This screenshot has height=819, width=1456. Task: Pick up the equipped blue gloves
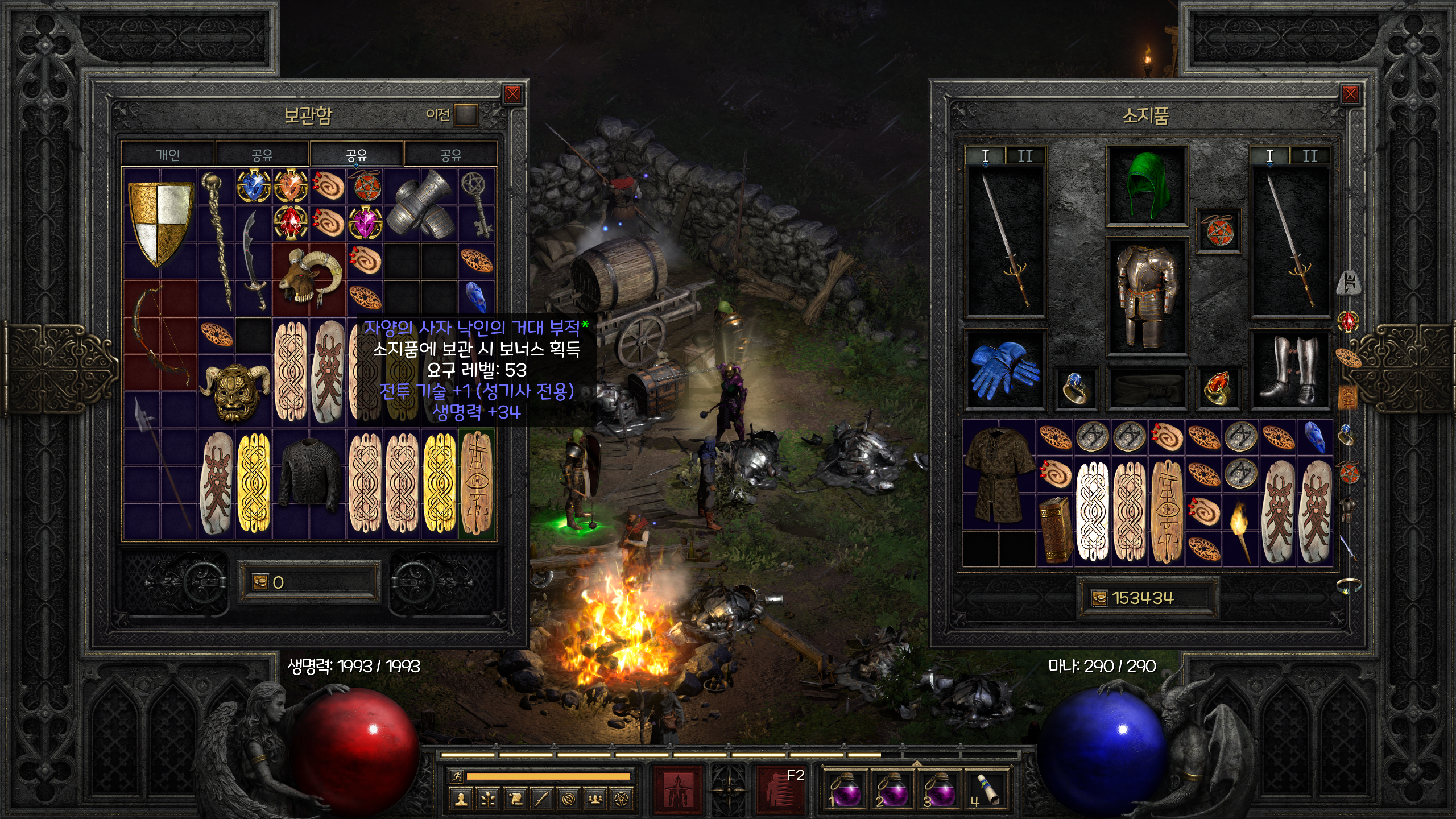coord(1004,370)
